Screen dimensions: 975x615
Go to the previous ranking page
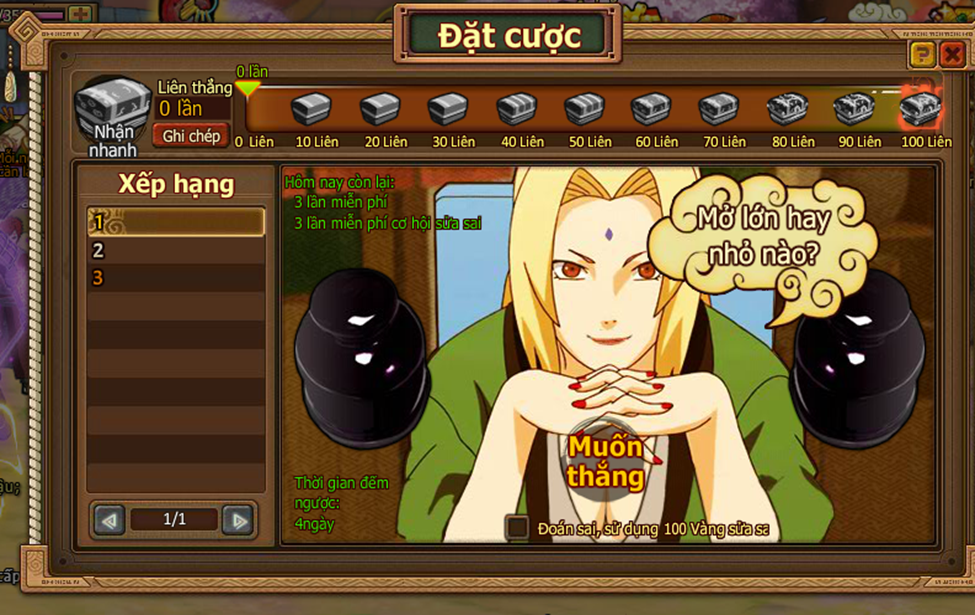109,520
